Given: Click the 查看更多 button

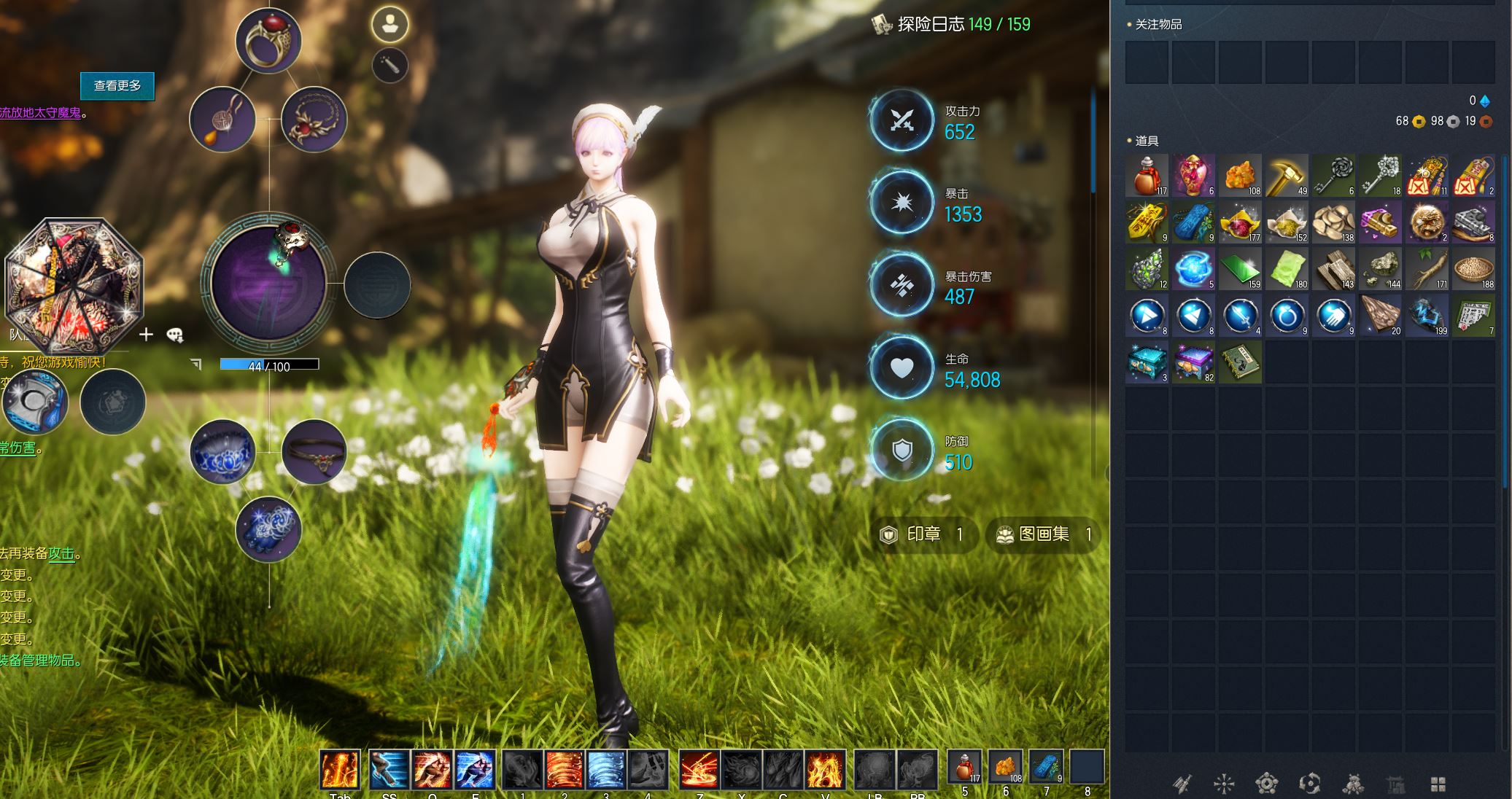Looking at the screenshot, I should (117, 86).
